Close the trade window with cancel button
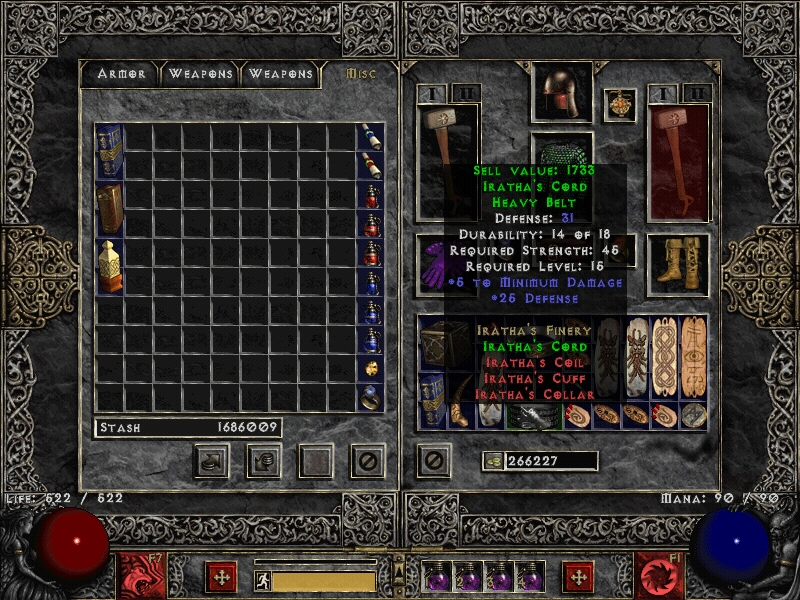 tap(367, 460)
